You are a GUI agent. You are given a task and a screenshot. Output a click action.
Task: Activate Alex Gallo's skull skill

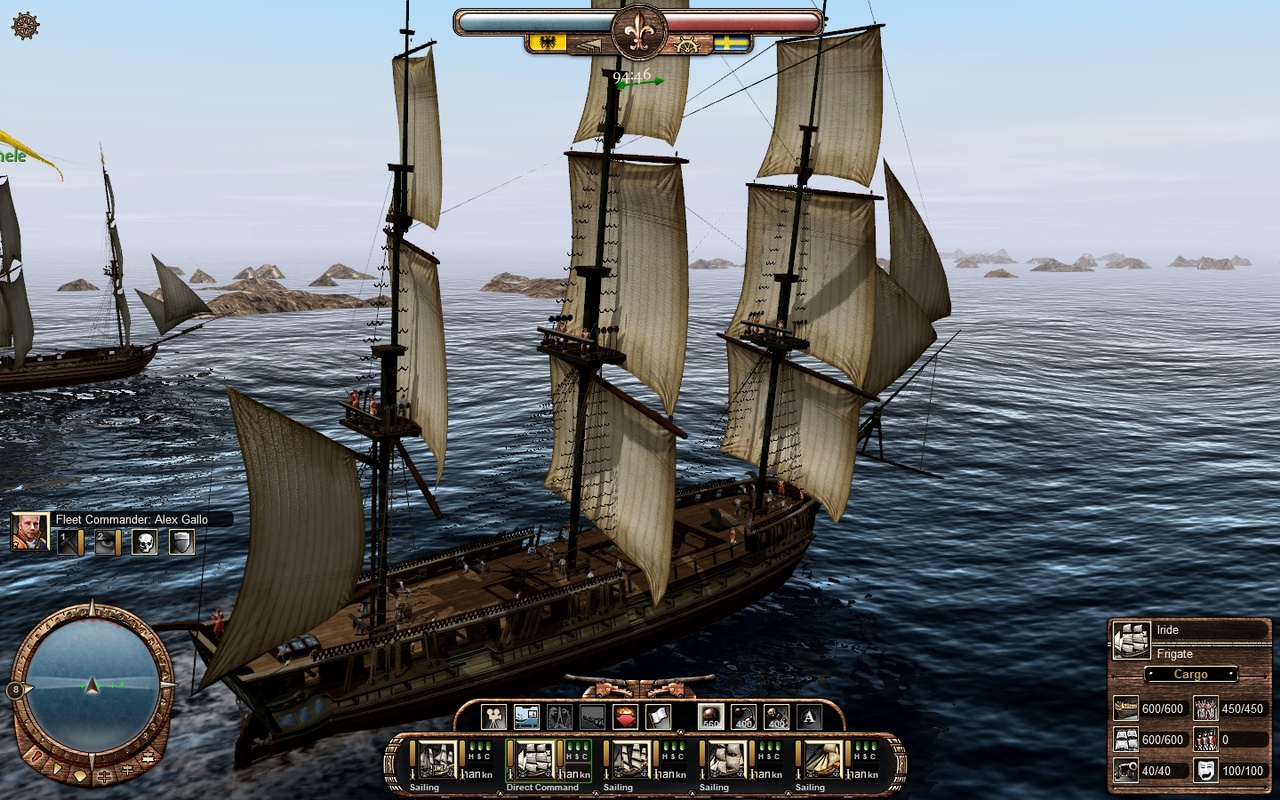[x=146, y=541]
